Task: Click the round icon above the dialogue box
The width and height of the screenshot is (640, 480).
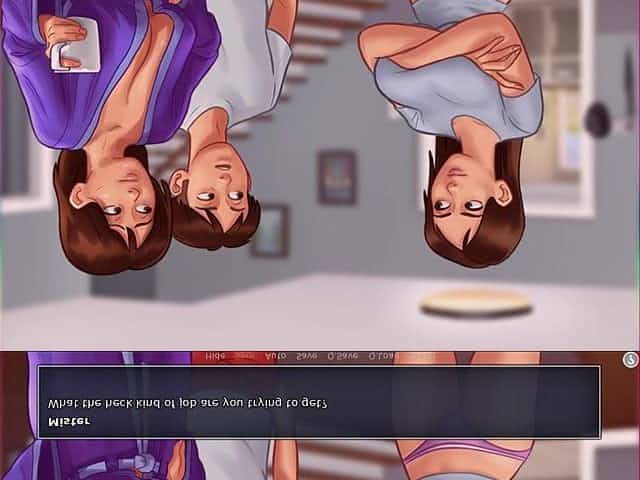Action: coord(629,359)
